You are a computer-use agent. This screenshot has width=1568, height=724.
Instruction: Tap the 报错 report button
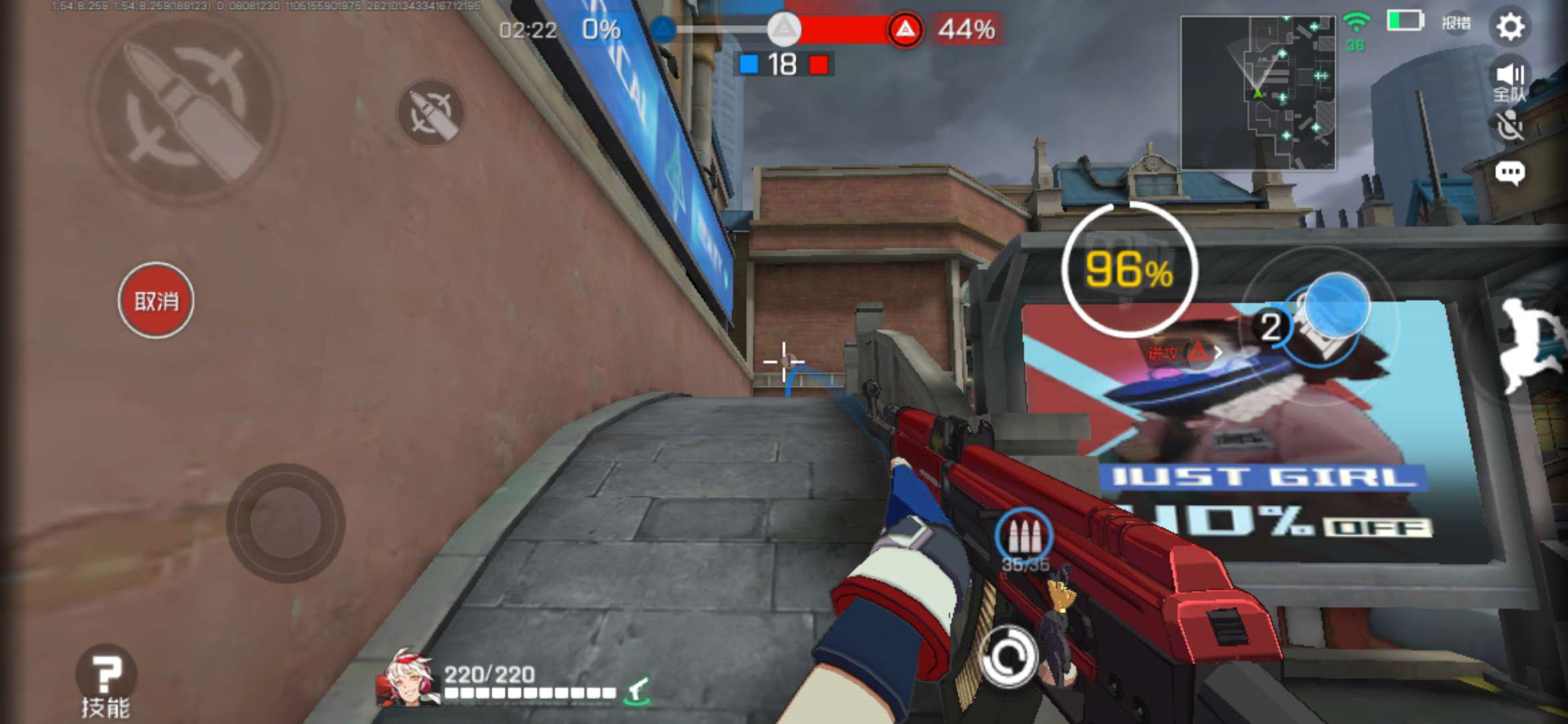click(x=1456, y=23)
